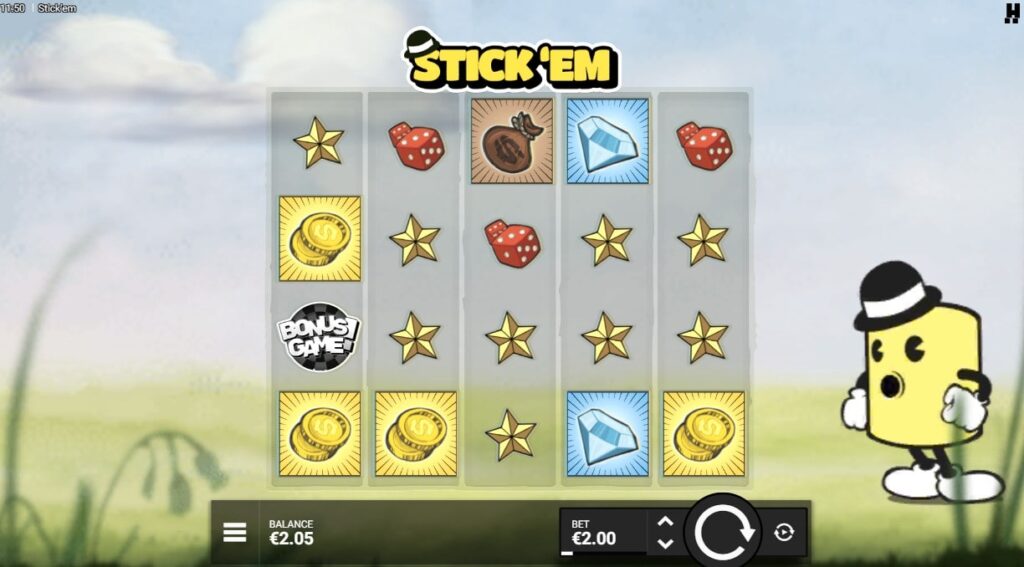Open the hamburger menu
This screenshot has width=1024, height=567.
click(234, 532)
